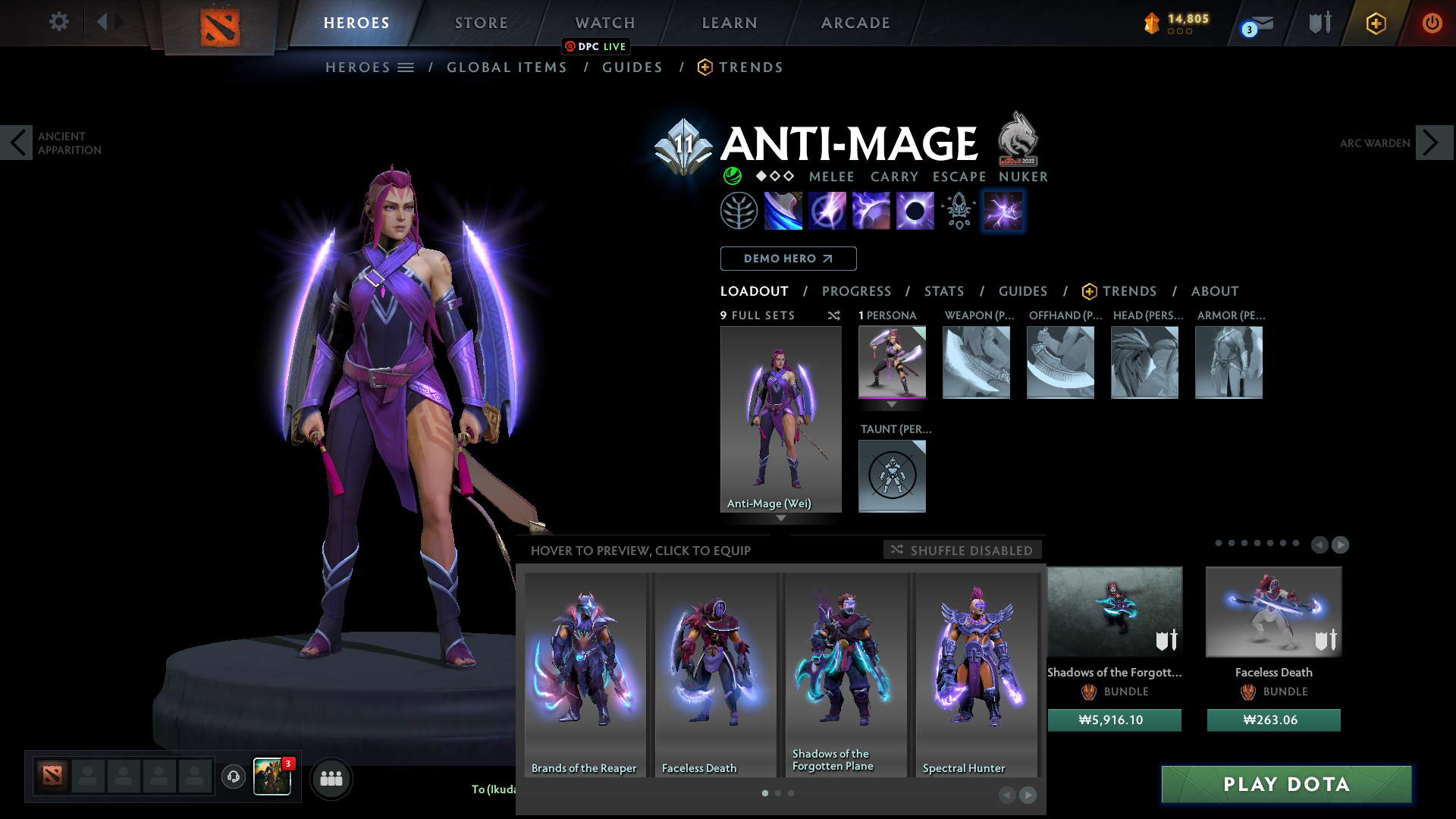Switch to the Store tab

[x=481, y=23]
